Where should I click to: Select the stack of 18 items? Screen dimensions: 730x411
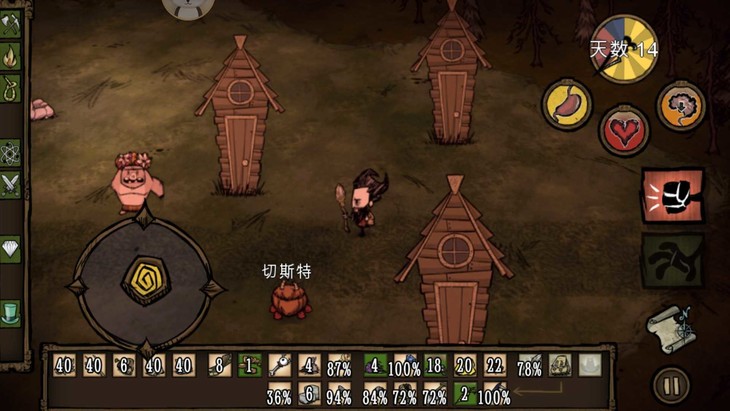pyautogui.click(x=434, y=366)
